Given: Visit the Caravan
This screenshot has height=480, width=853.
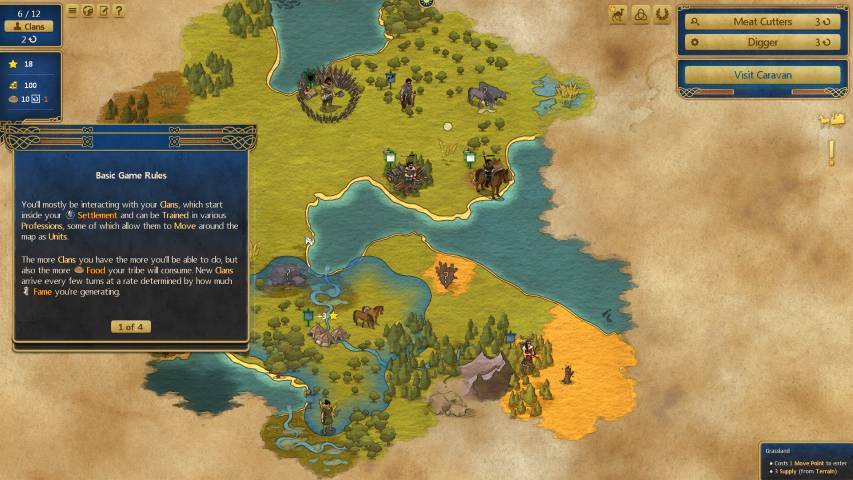Looking at the screenshot, I should click(762, 75).
